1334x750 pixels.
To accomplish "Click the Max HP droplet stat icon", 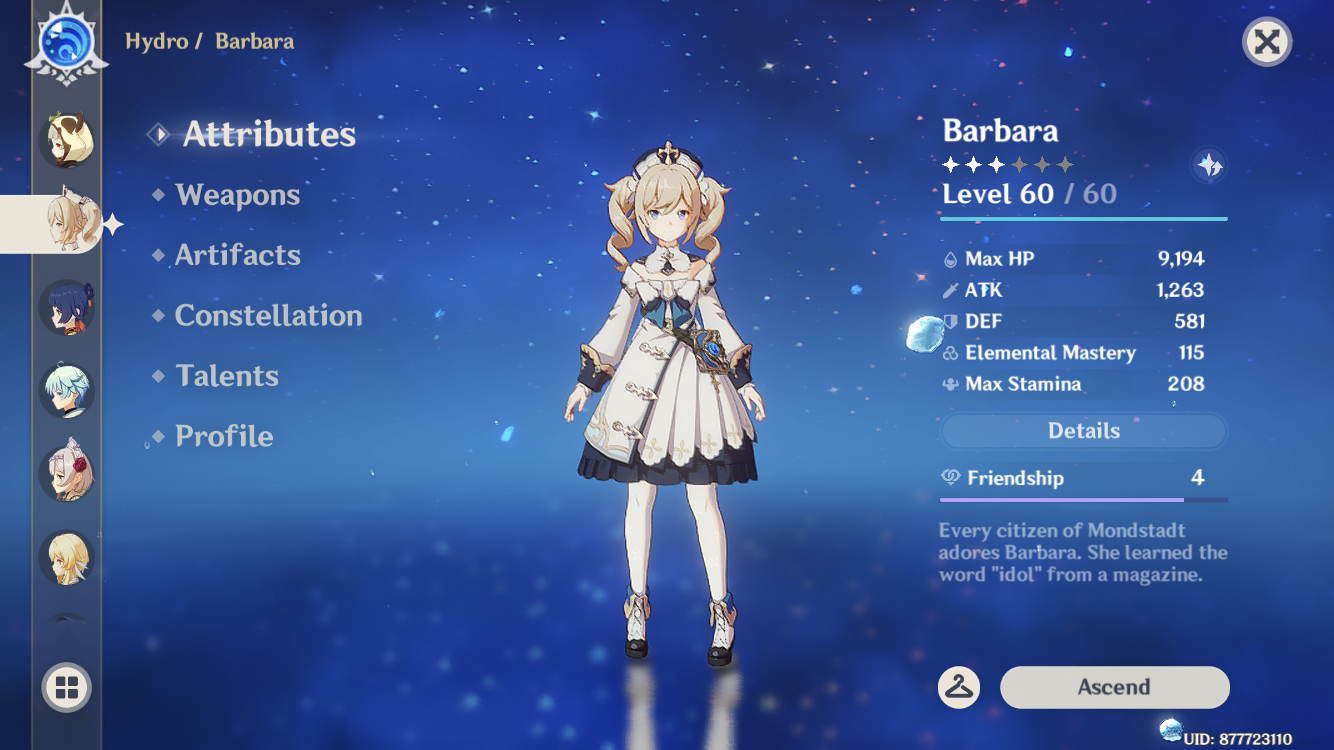I will click(950, 258).
